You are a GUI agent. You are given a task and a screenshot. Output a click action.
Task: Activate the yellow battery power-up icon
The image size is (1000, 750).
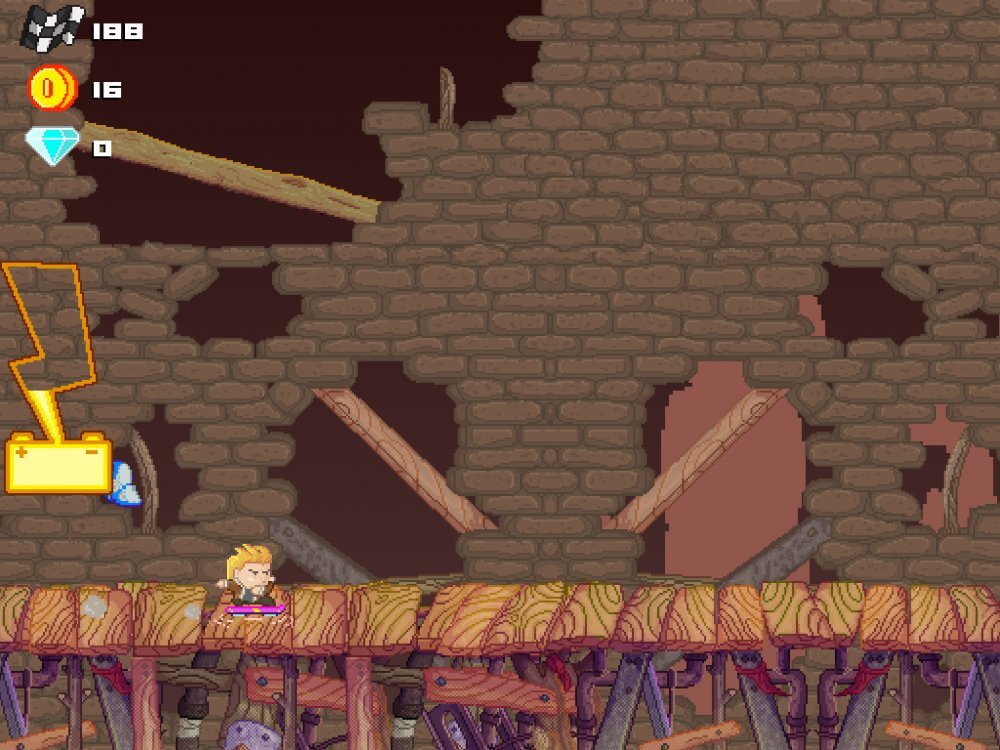58,463
